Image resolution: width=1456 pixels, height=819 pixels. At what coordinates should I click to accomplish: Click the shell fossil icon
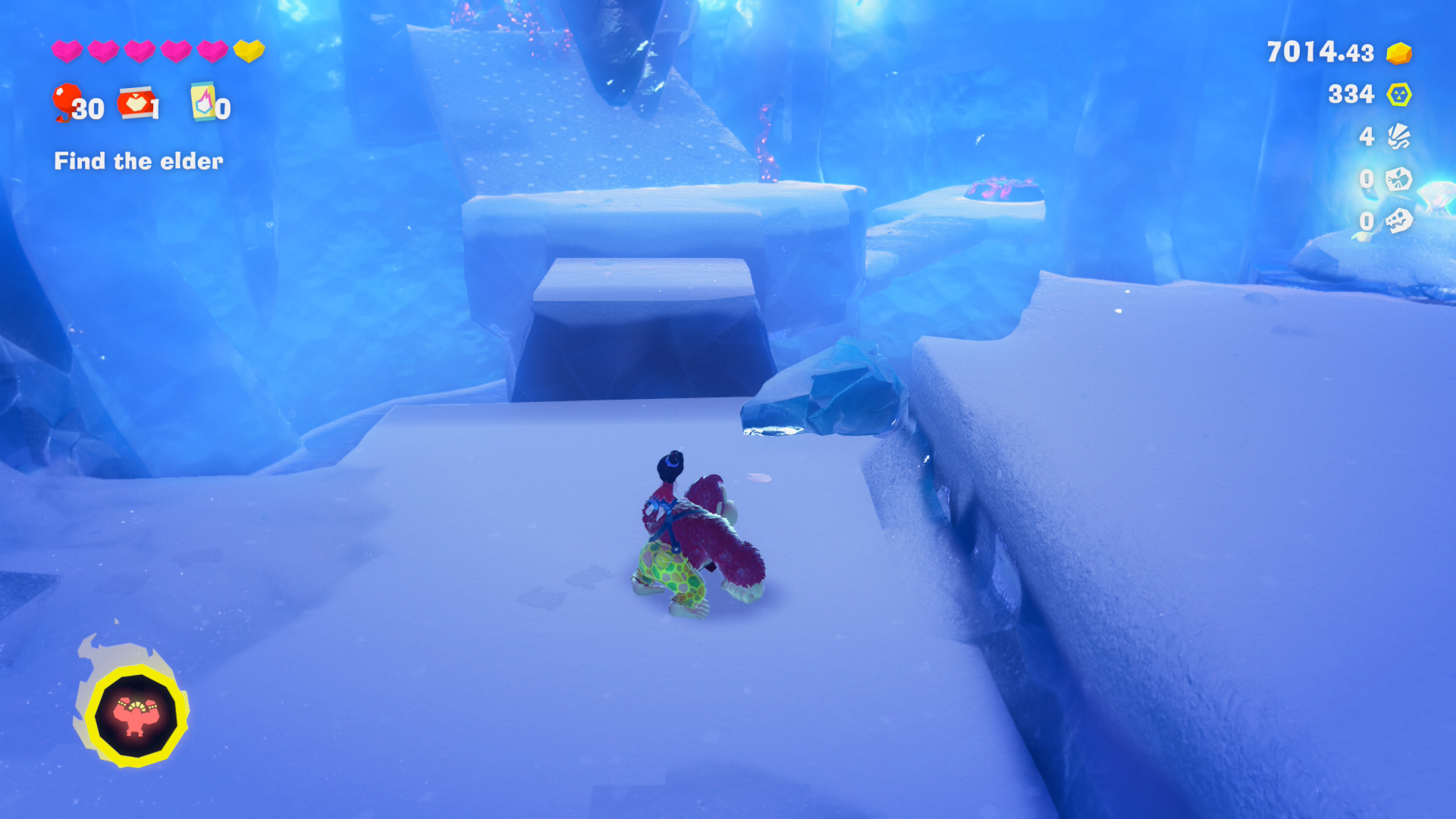[x=1398, y=136]
